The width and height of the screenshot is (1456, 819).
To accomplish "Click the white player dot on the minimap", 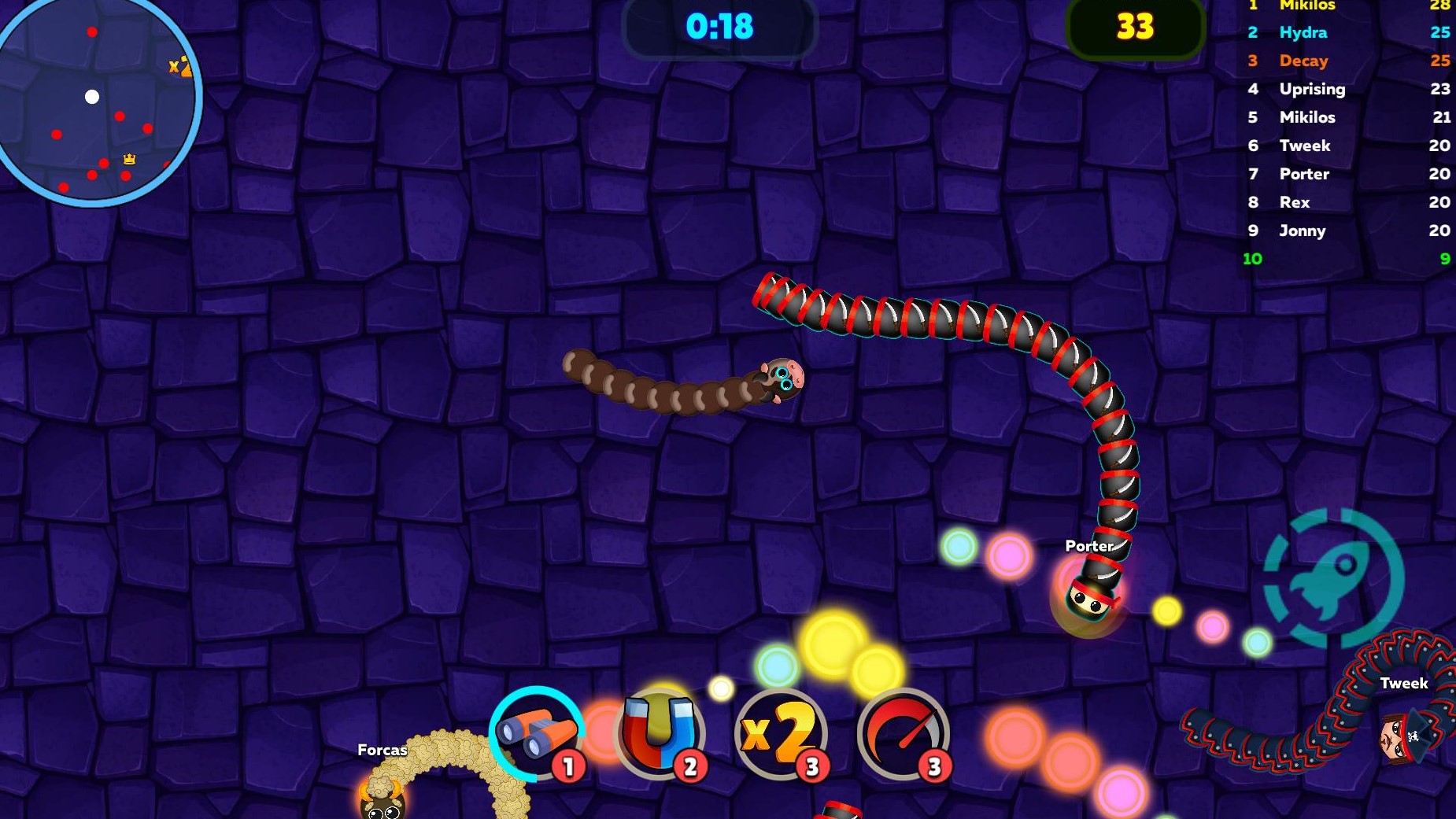I will [94, 97].
